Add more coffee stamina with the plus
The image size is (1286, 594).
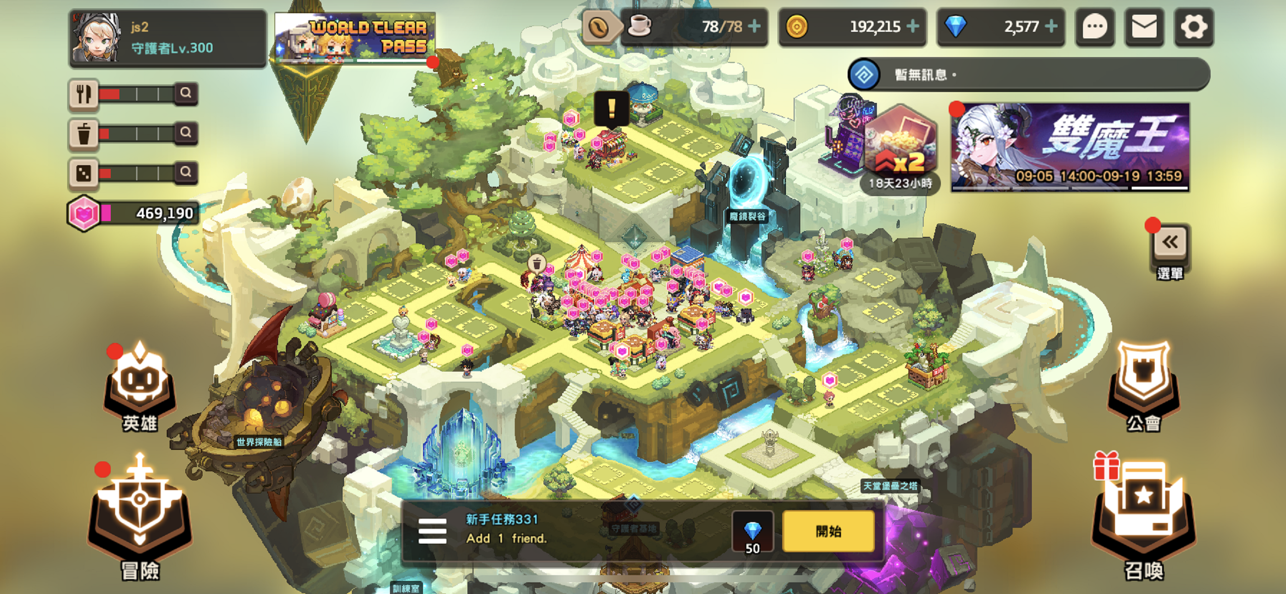[754, 27]
